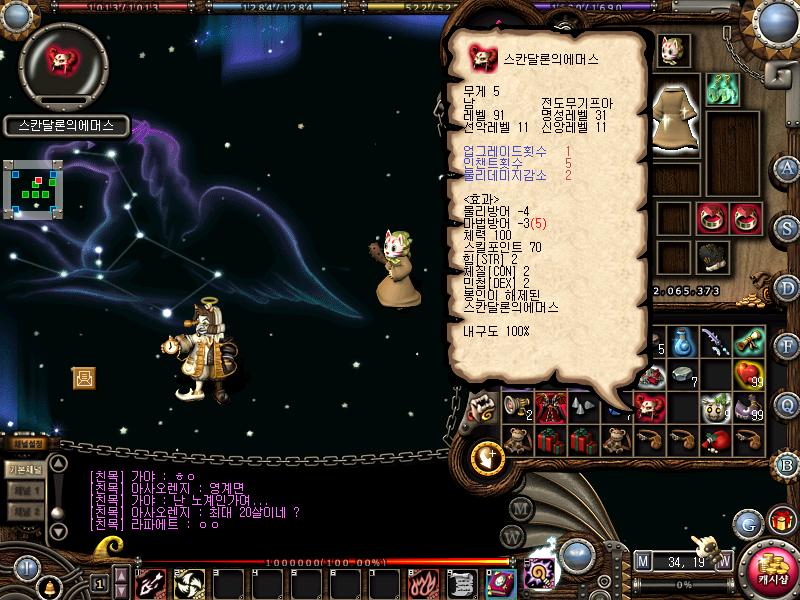Viewport: 800px width, 600px height.
Task: Click the round A side button
Action: coord(788,167)
